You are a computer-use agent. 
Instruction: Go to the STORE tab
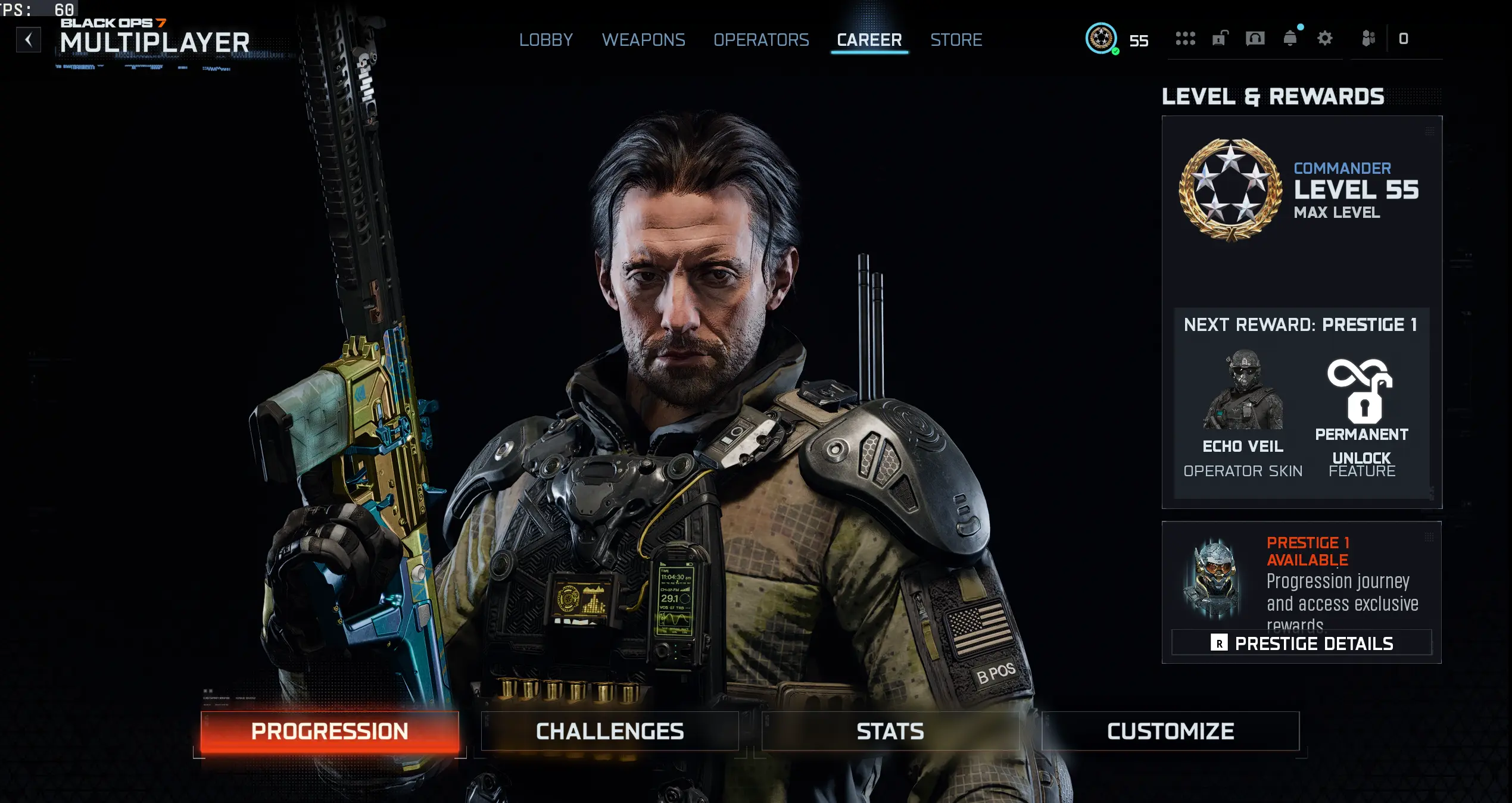pyautogui.click(x=956, y=40)
